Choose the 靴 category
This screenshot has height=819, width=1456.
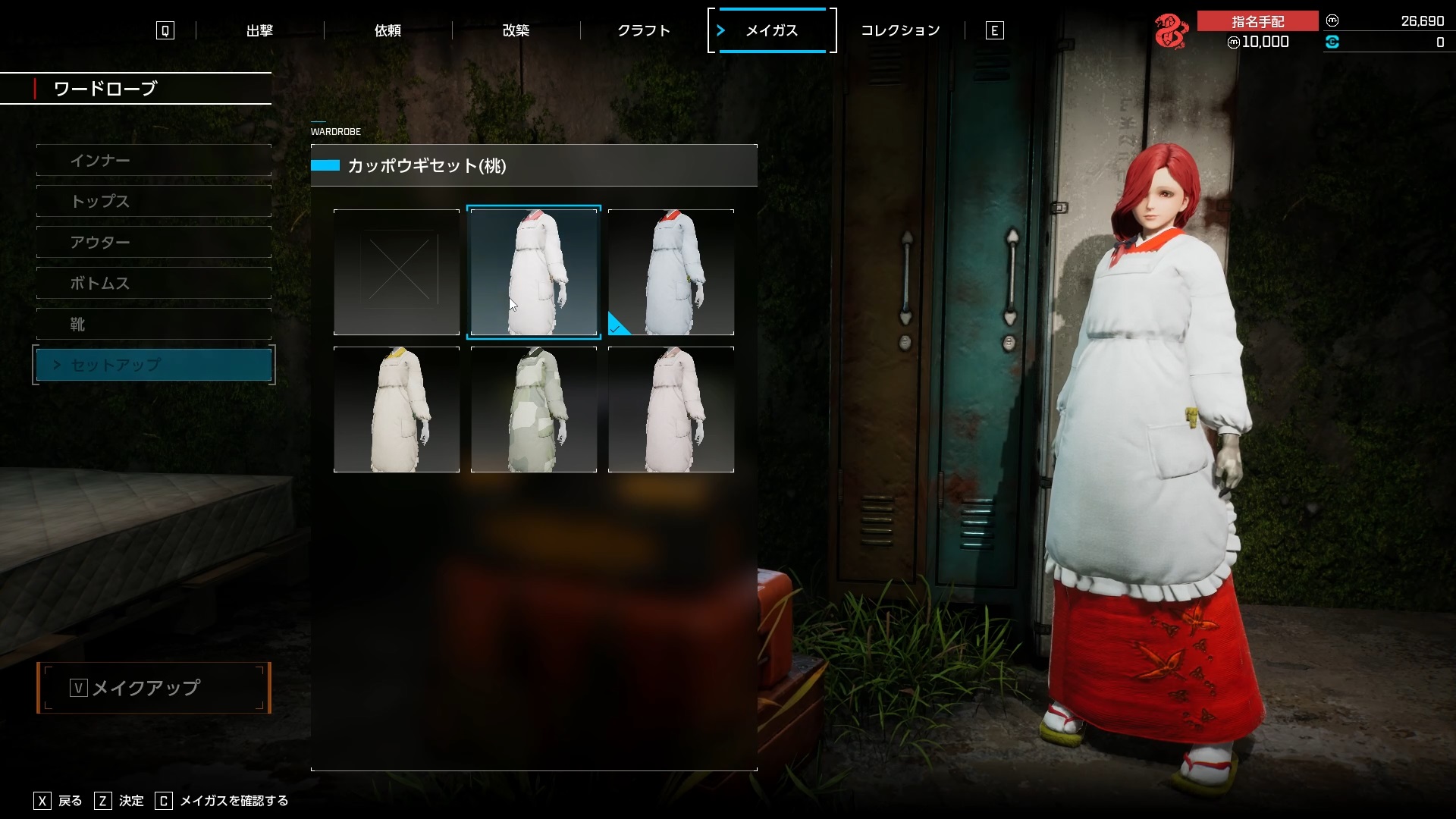tap(154, 325)
